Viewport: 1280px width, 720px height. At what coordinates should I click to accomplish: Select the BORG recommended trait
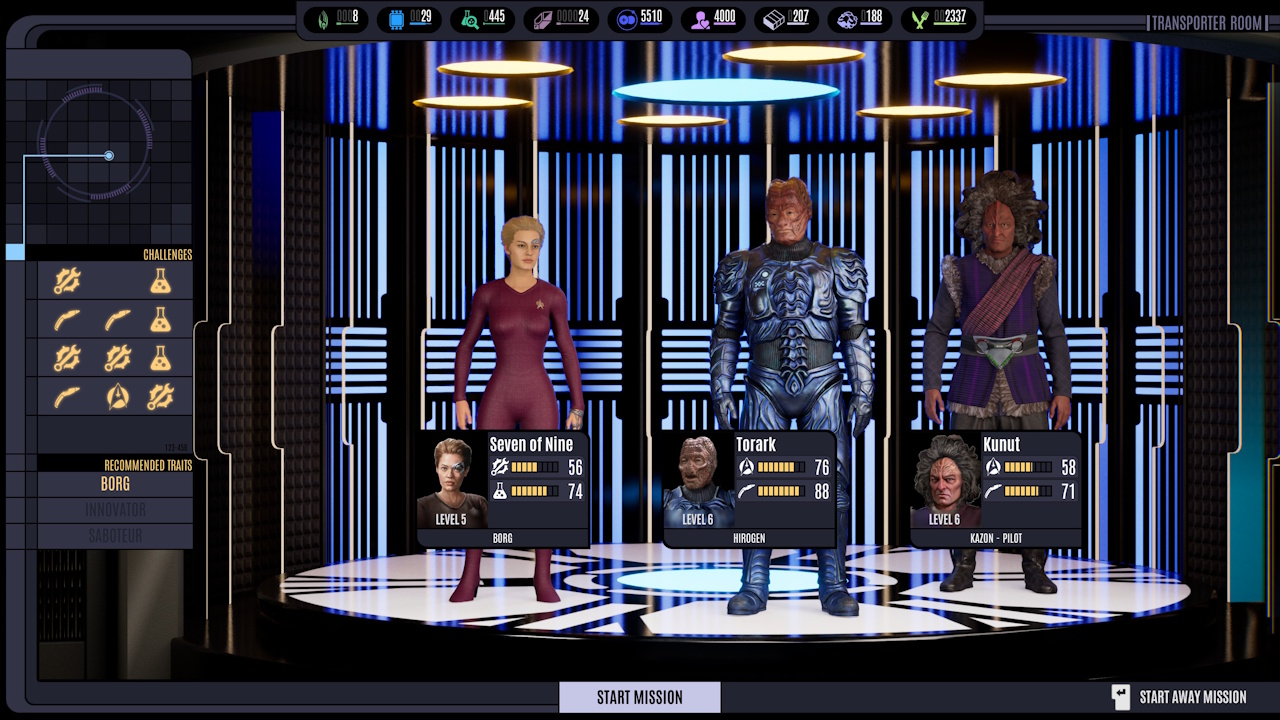pyautogui.click(x=113, y=484)
